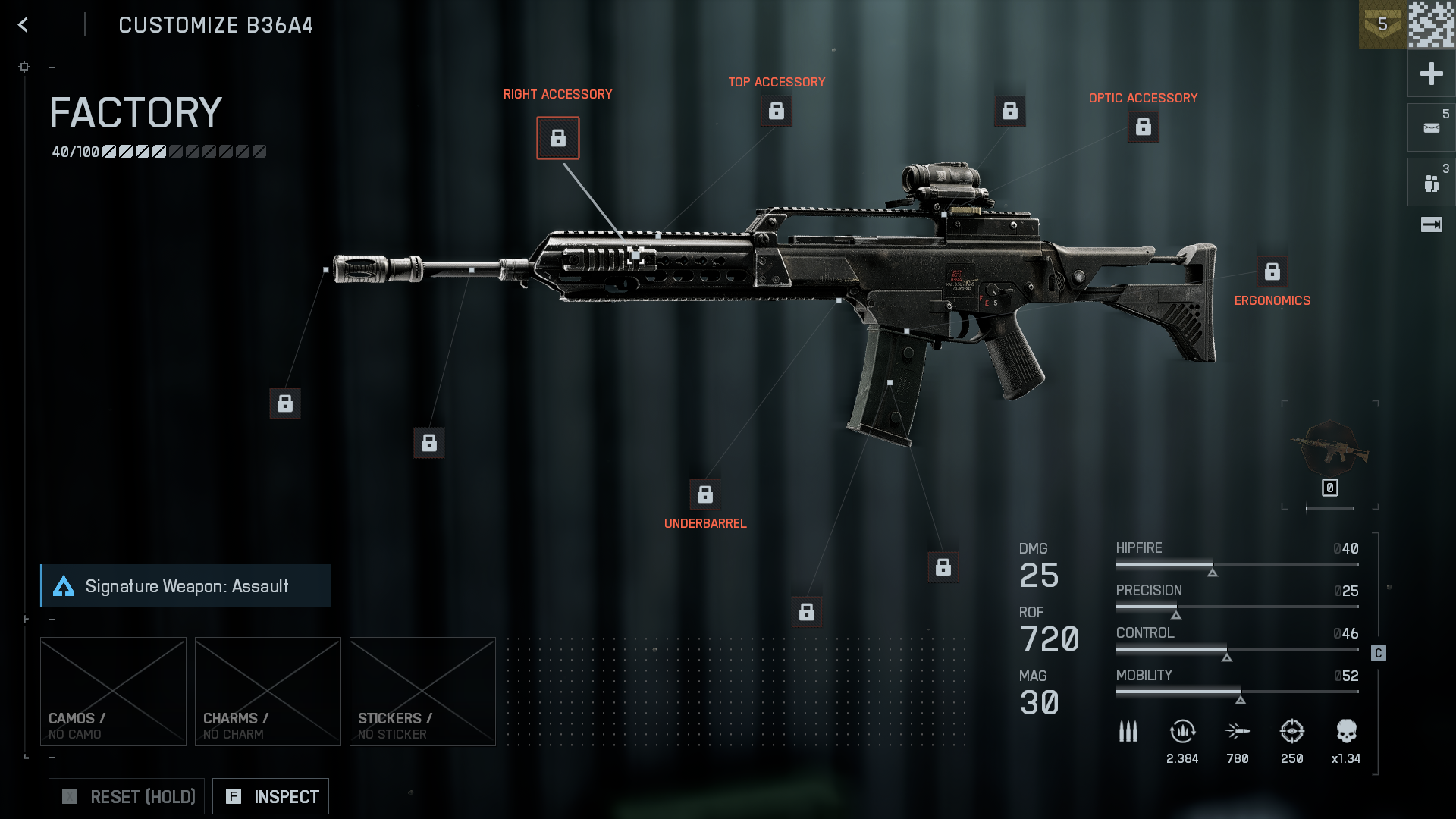This screenshot has height=819, width=1456.
Task: Open the rank 5 player badge
Action: coord(1382,24)
